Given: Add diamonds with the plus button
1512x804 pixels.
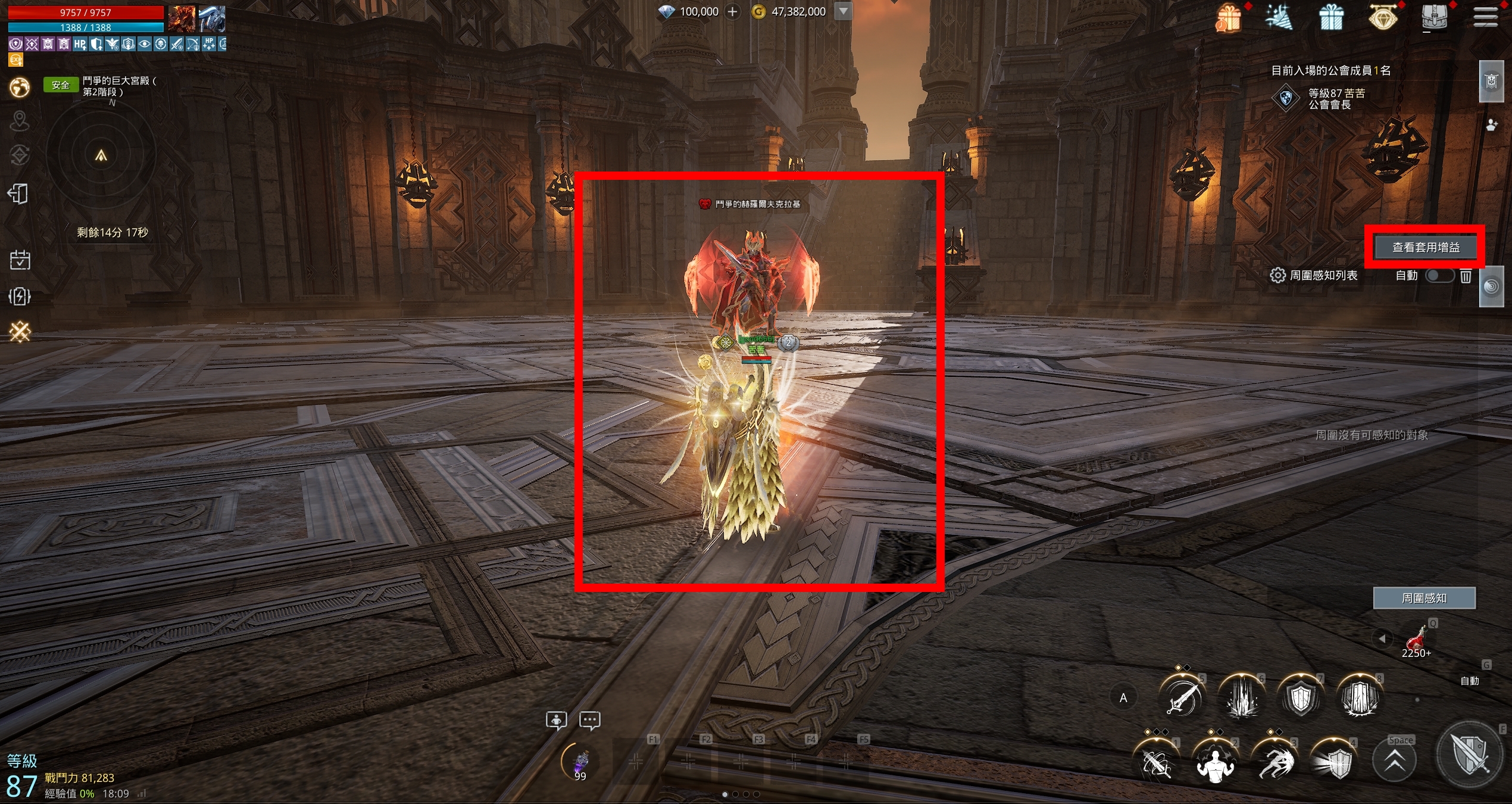Looking at the screenshot, I should click(733, 11).
